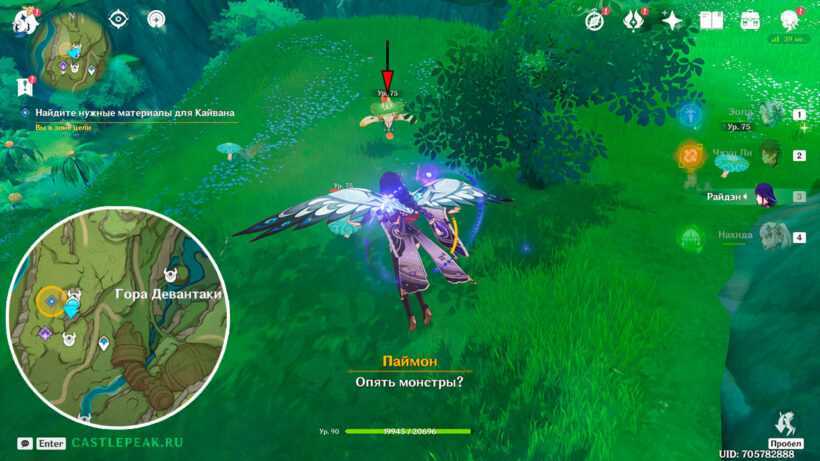This screenshot has width=820, height=461.
Task: Switch to party member Нахида
Action: pyautogui.click(x=768, y=237)
